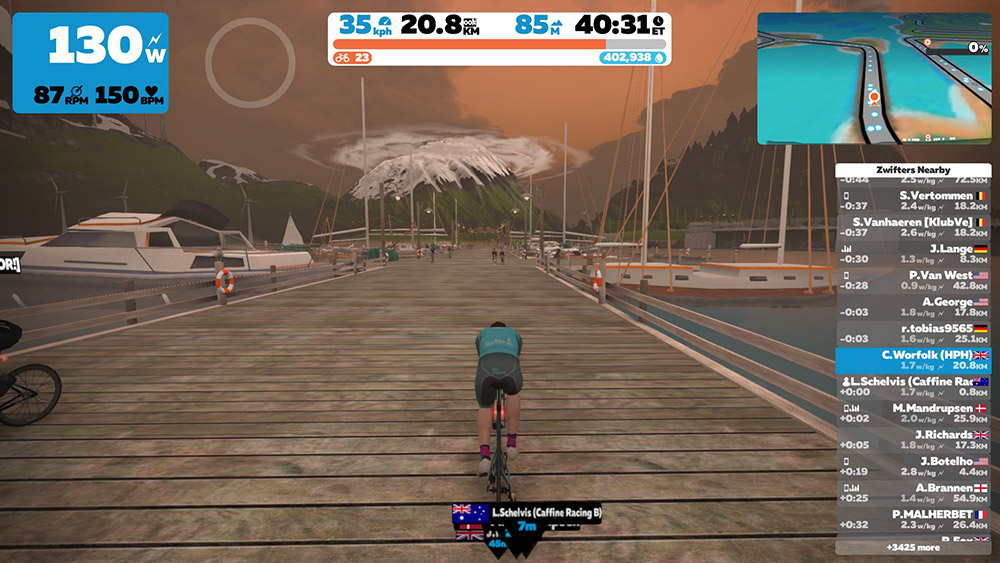Select M.Mandrupsen from nearby Zwifters
The width and height of the screenshot is (1000, 563).
pyautogui.click(x=913, y=413)
